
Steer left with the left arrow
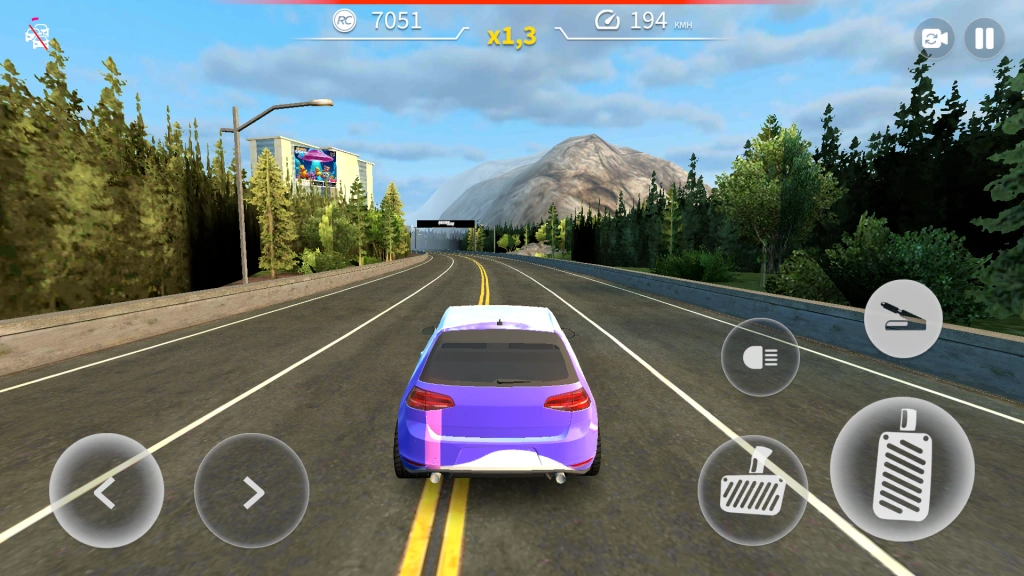[x=106, y=491]
